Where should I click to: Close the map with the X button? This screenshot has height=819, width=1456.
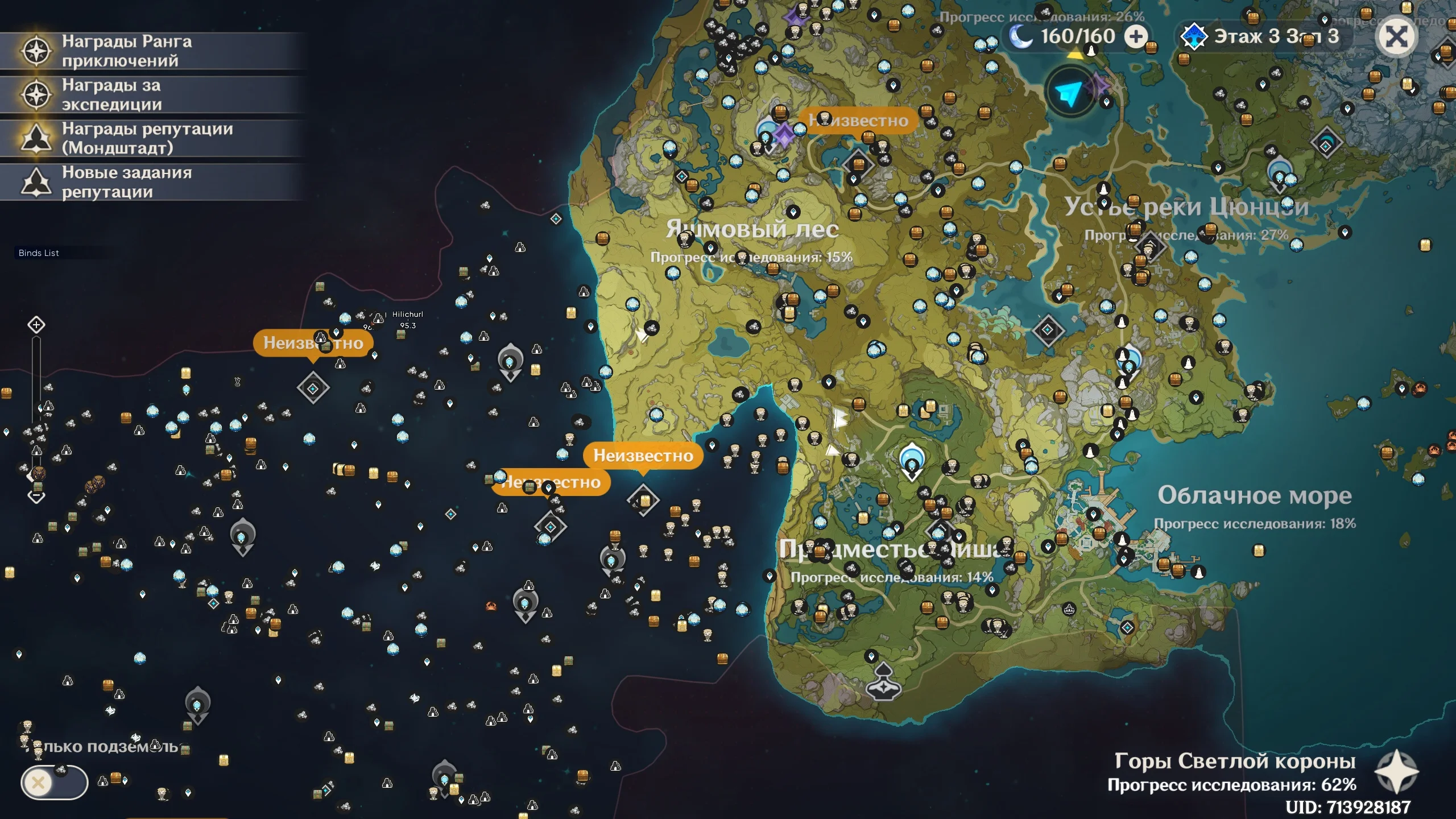pyautogui.click(x=1396, y=38)
